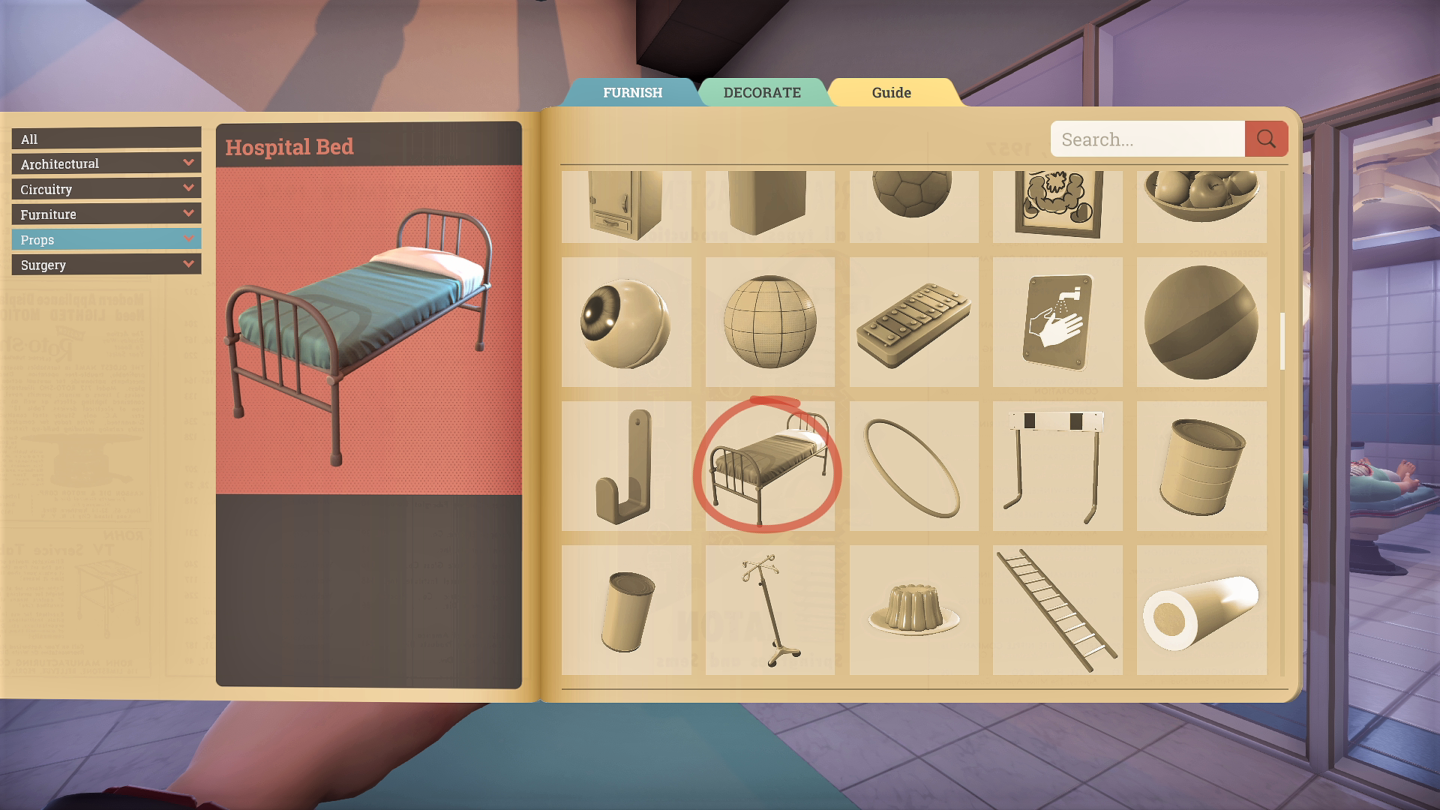Pick the fruit bowl prop
1440x810 pixels.
[1201, 198]
